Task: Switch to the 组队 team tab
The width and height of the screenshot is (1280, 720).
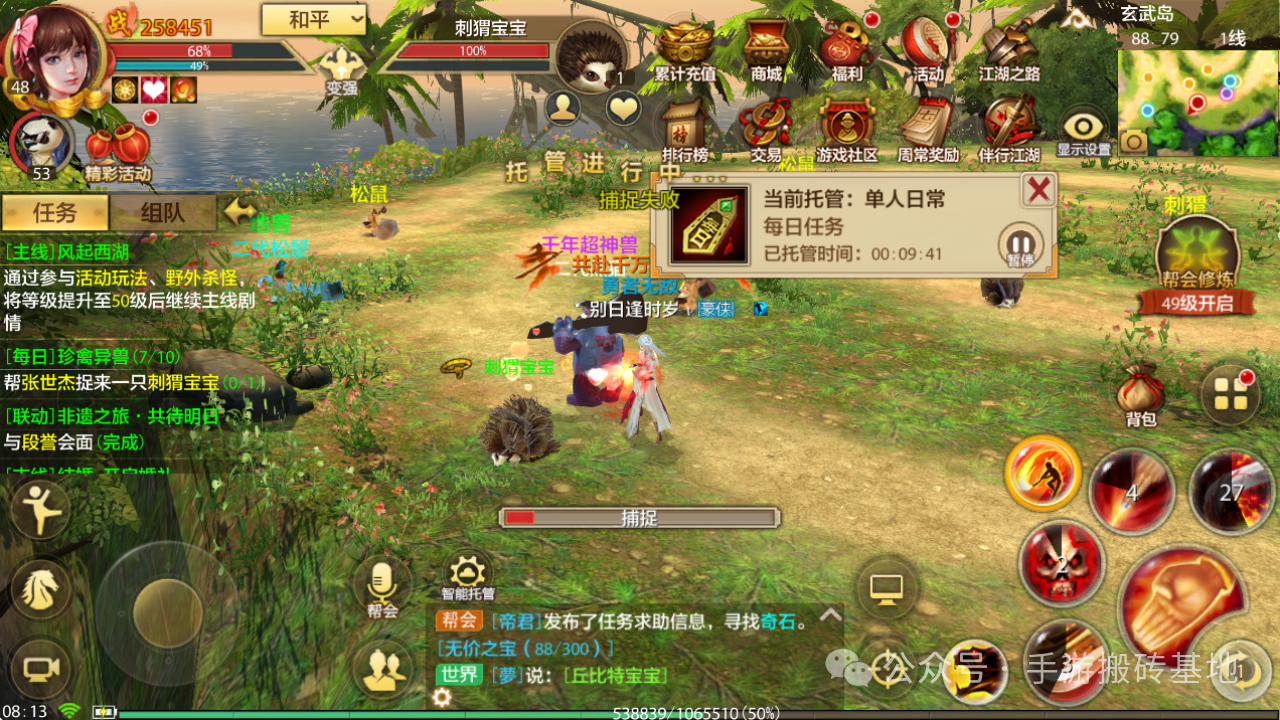Action: (x=163, y=212)
